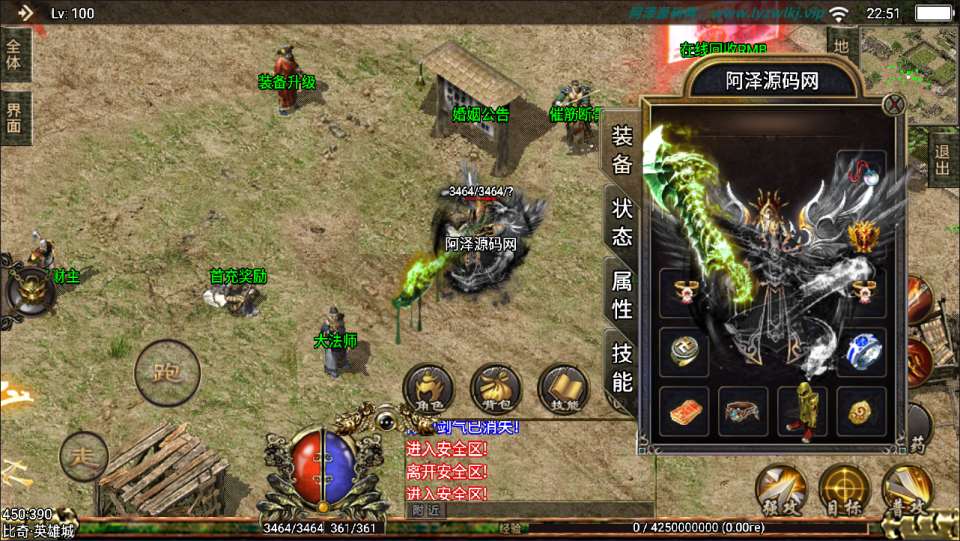Tap the 退出 exit button
960x541 pixels.
pos(942,160)
